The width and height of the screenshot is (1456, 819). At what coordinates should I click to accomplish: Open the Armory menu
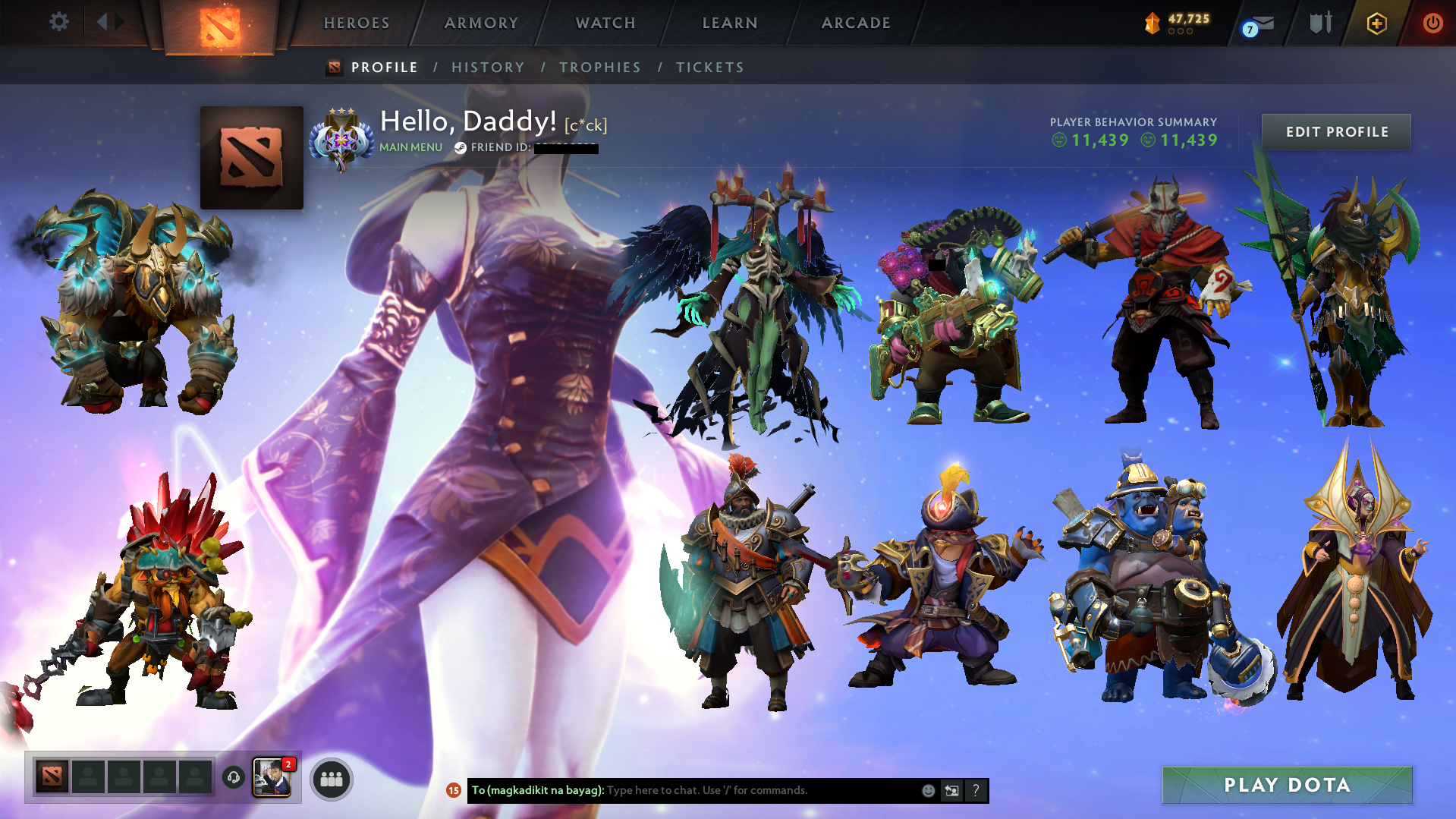point(481,23)
